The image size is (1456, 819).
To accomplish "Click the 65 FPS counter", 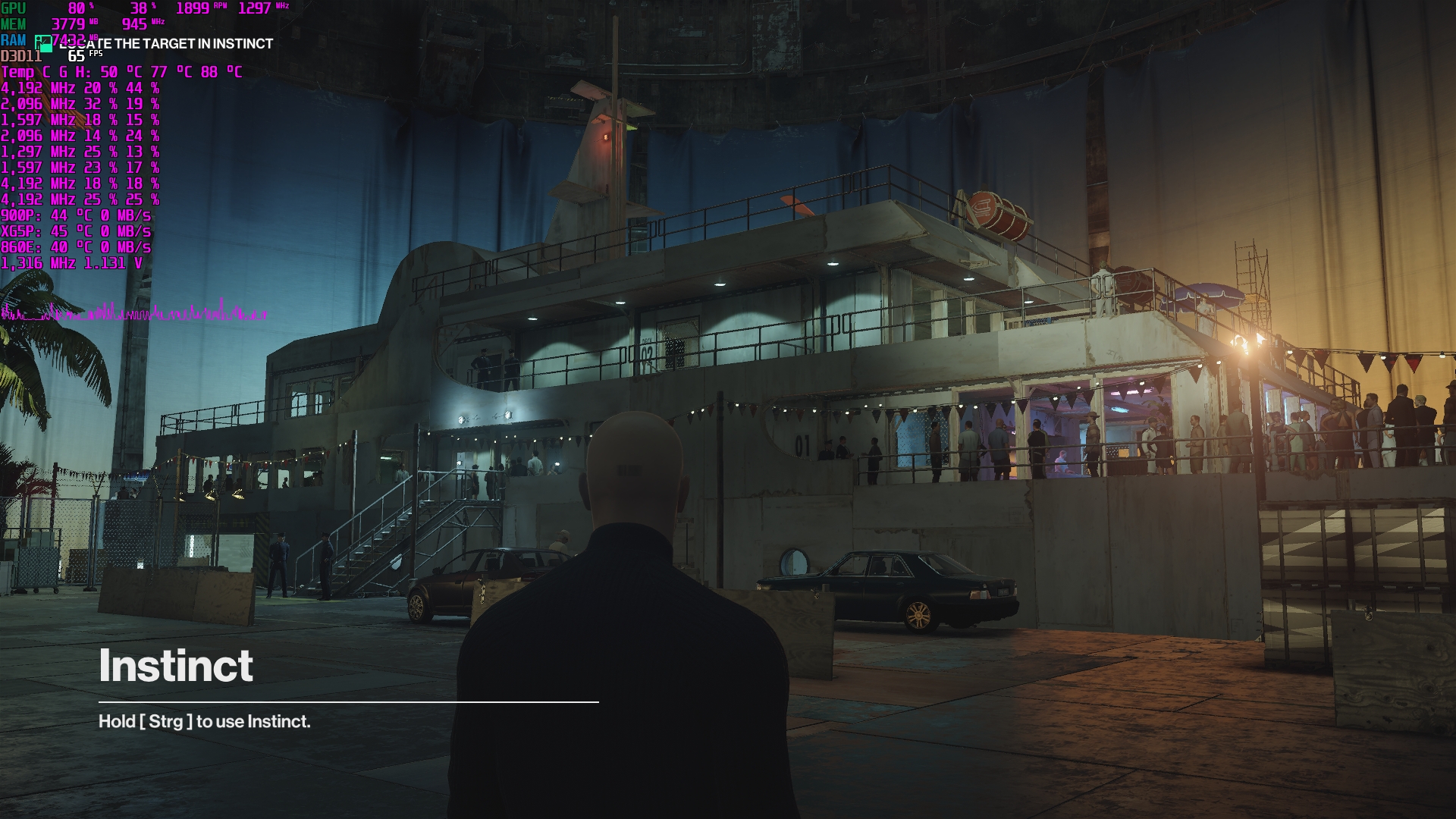I will pyautogui.click(x=80, y=55).
